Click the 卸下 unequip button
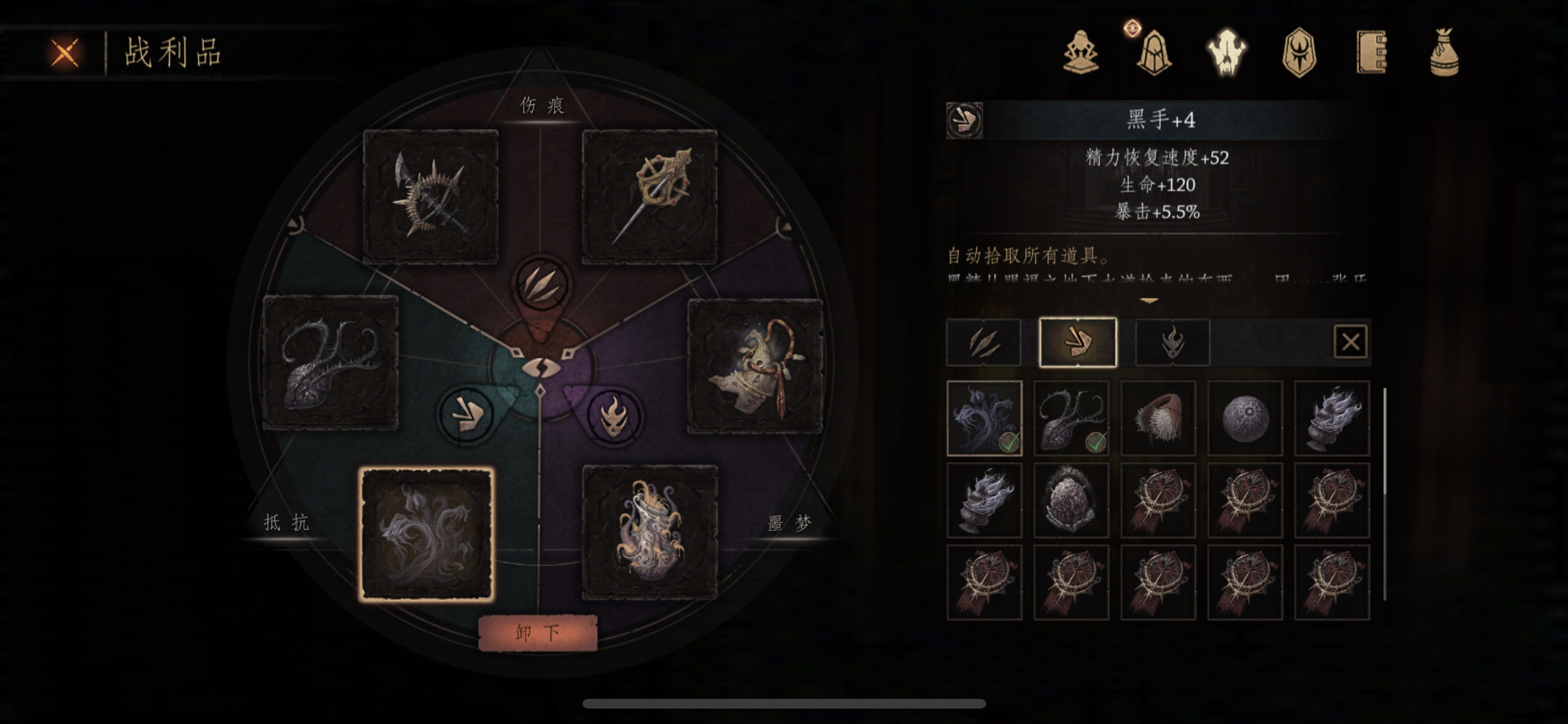The width and height of the screenshot is (1568, 724). coord(537,633)
